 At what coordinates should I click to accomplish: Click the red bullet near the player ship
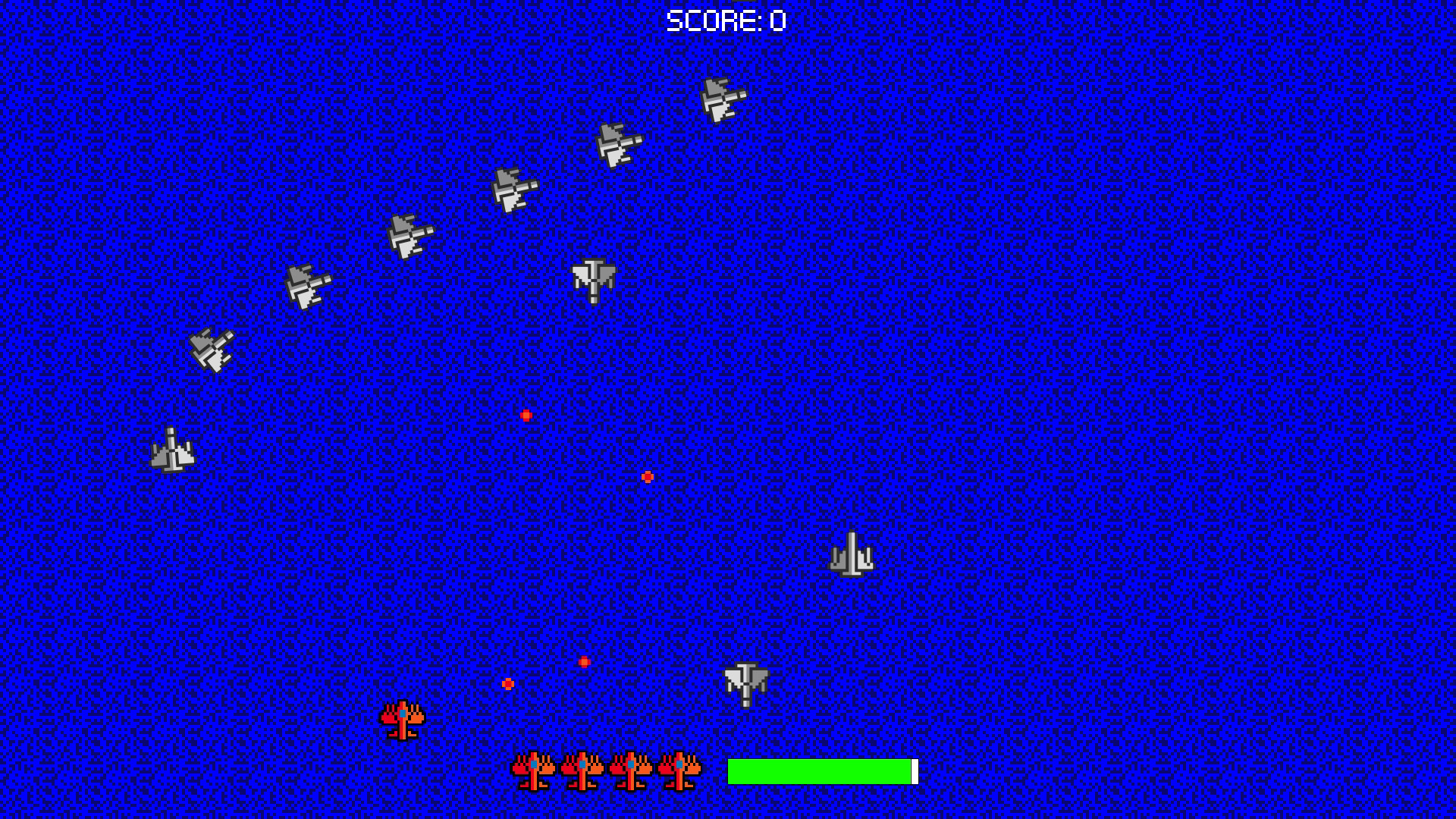(x=507, y=684)
